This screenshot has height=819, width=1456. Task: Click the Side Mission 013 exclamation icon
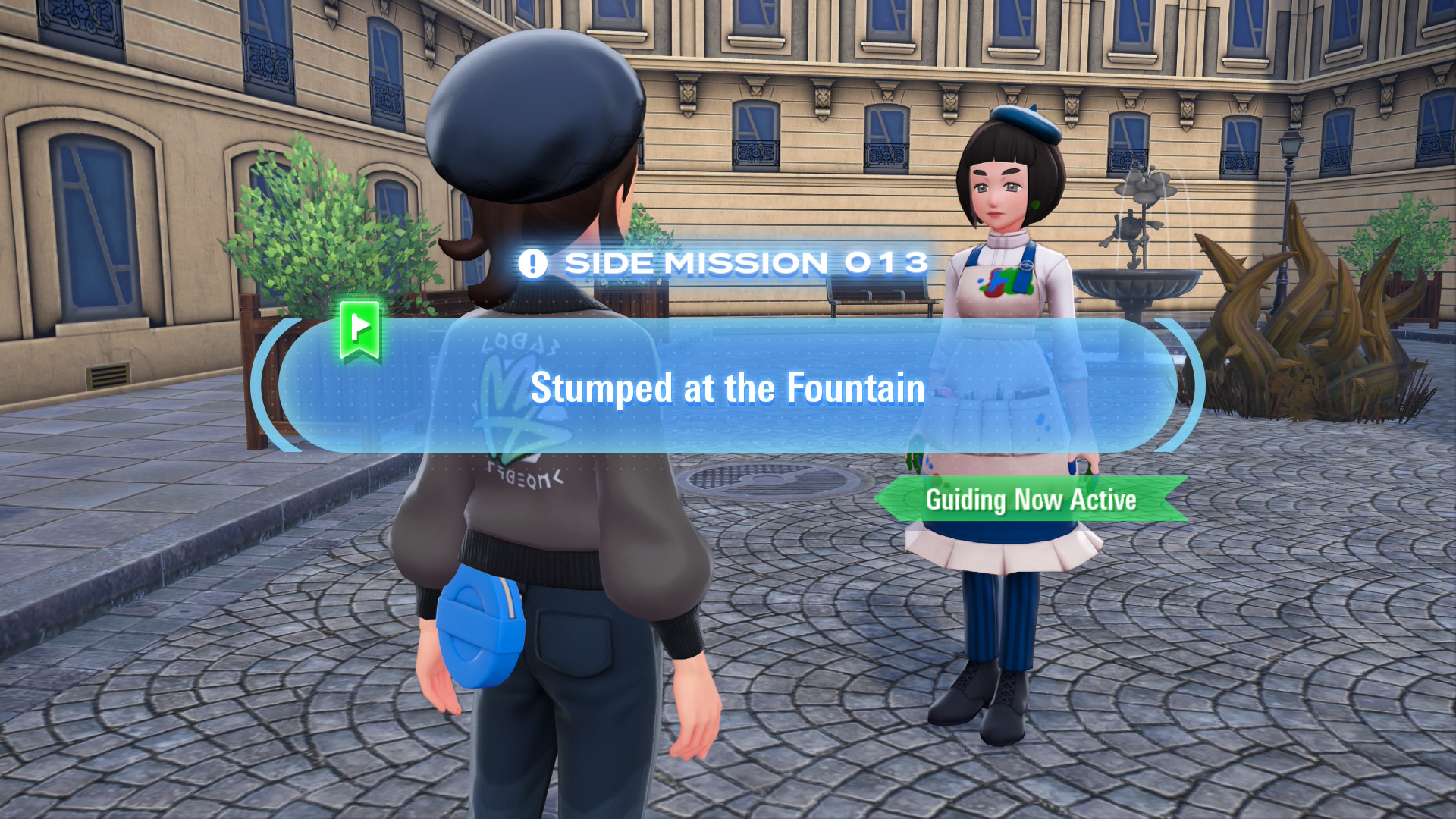[532, 264]
